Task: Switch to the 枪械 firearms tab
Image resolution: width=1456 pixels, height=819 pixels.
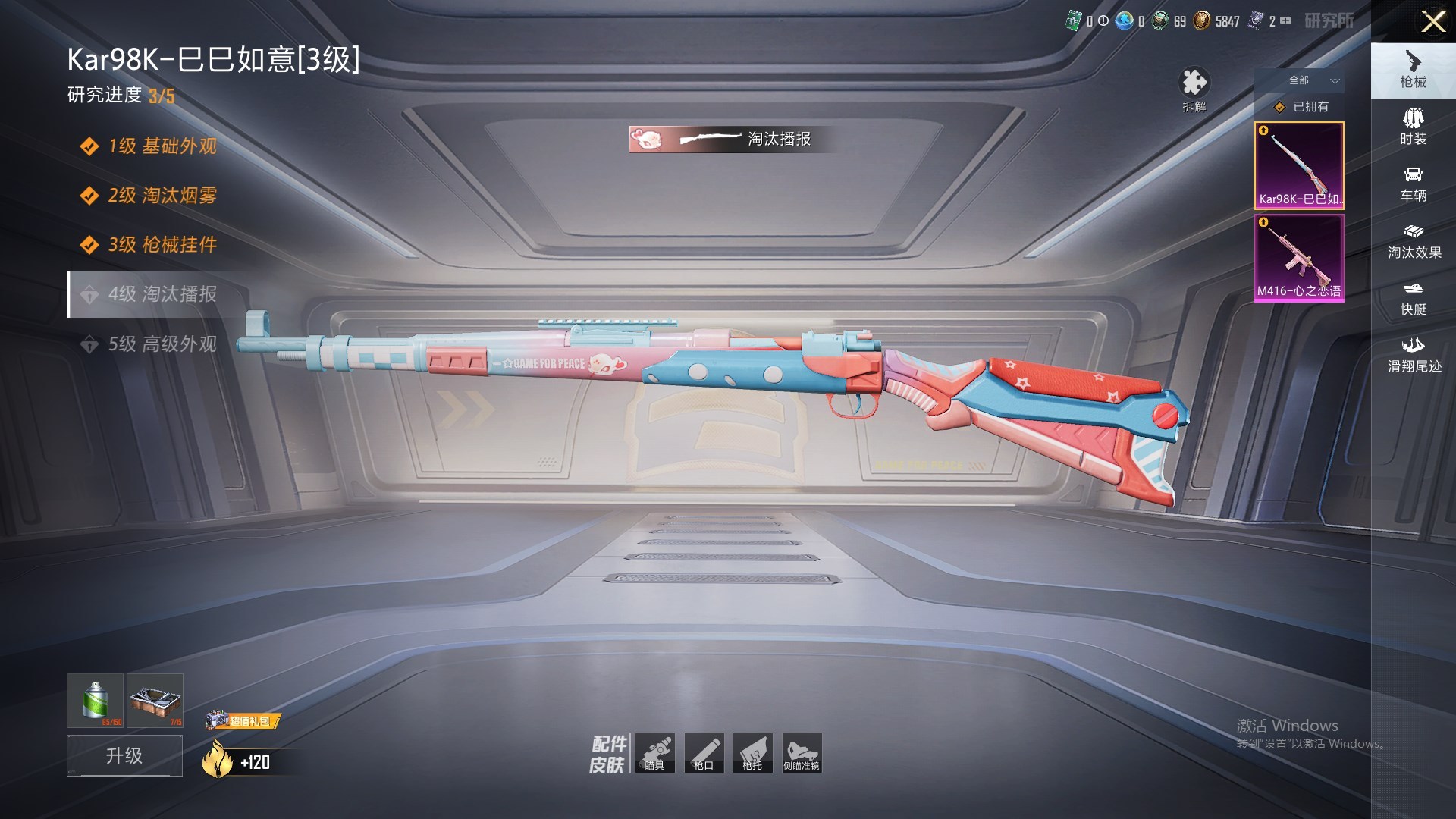Action: [x=1413, y=70]
